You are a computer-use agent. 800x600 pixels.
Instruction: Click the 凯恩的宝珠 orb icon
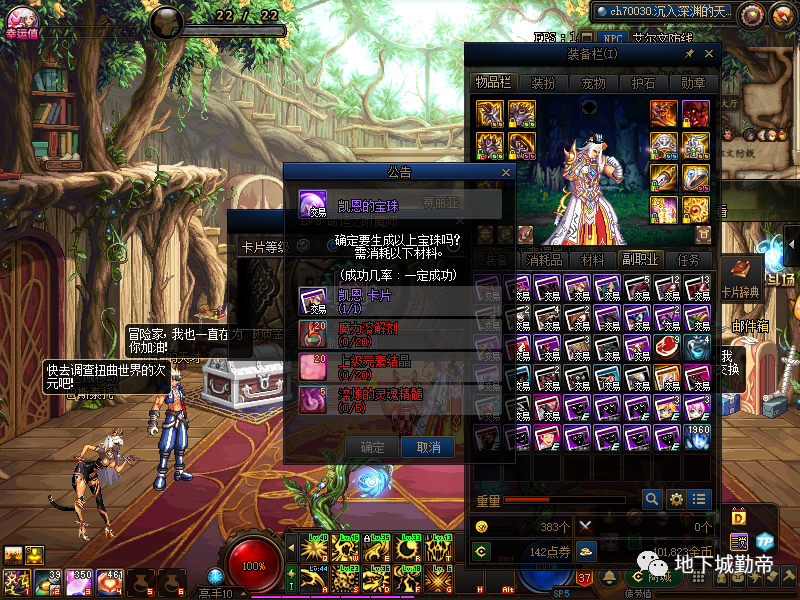[x=314, y=205]
